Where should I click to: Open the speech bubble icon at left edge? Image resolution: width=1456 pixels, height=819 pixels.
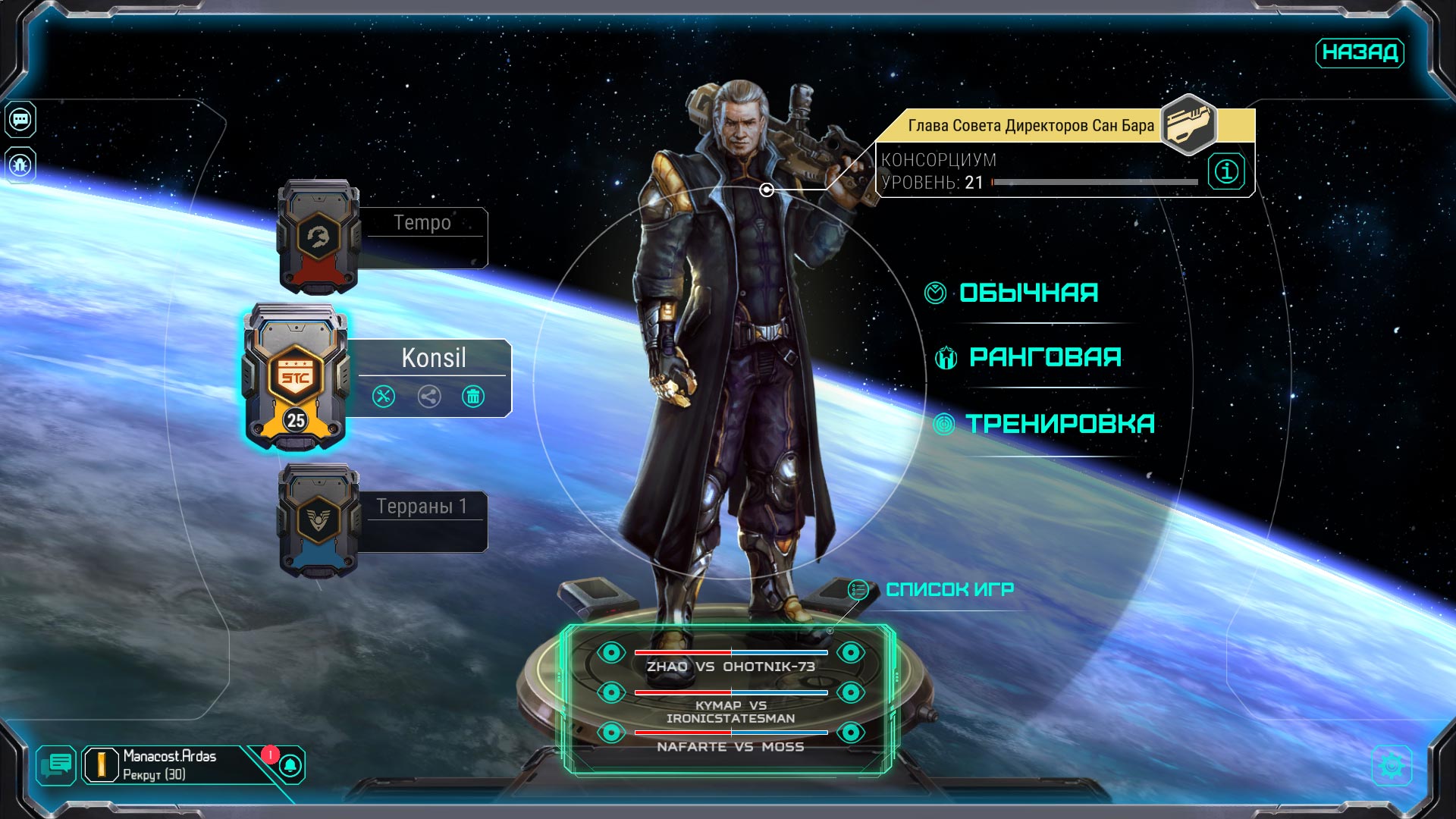click(x=20, y=120)
